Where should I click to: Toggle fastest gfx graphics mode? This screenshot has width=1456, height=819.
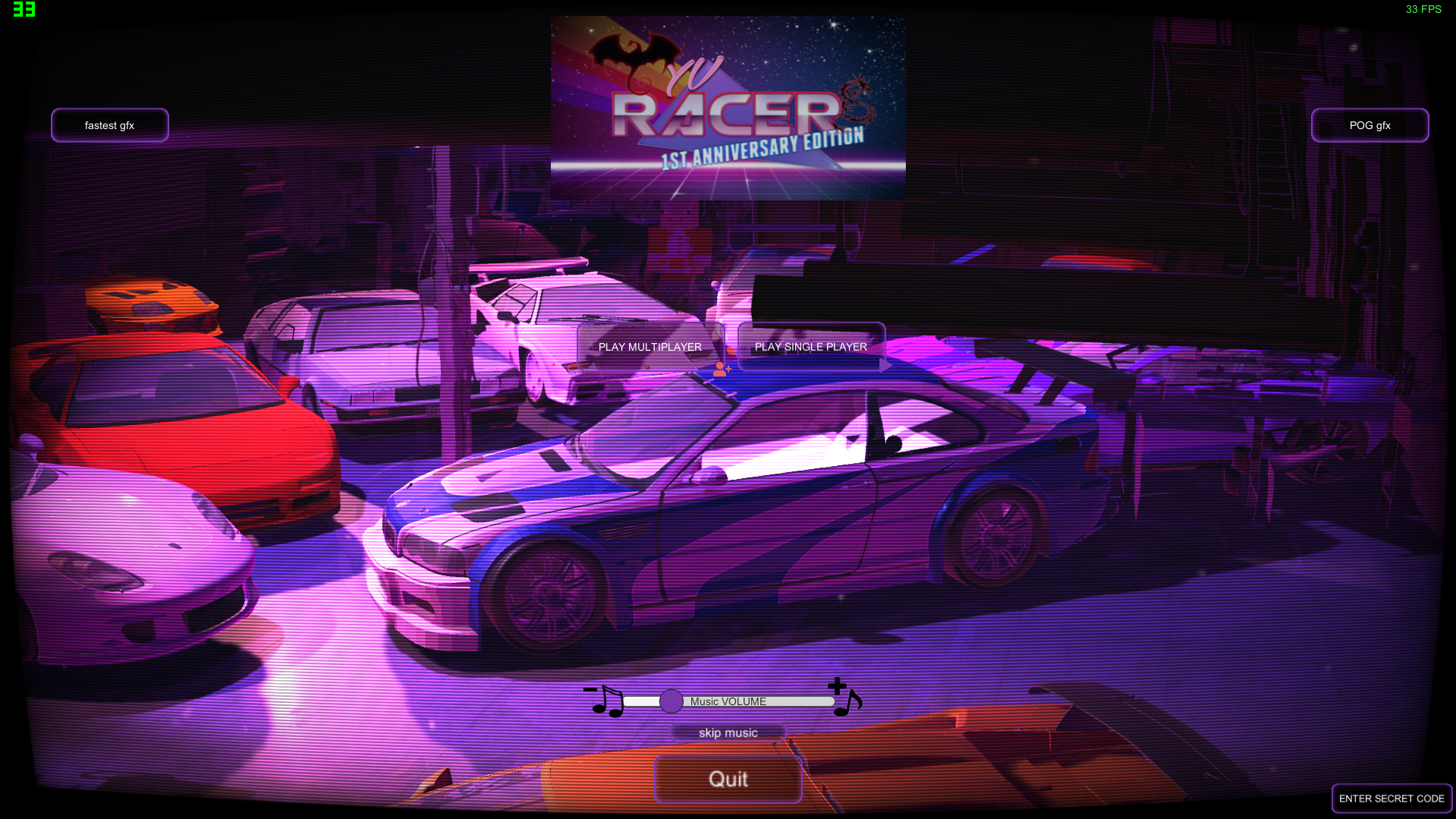(x=109, y=124)
